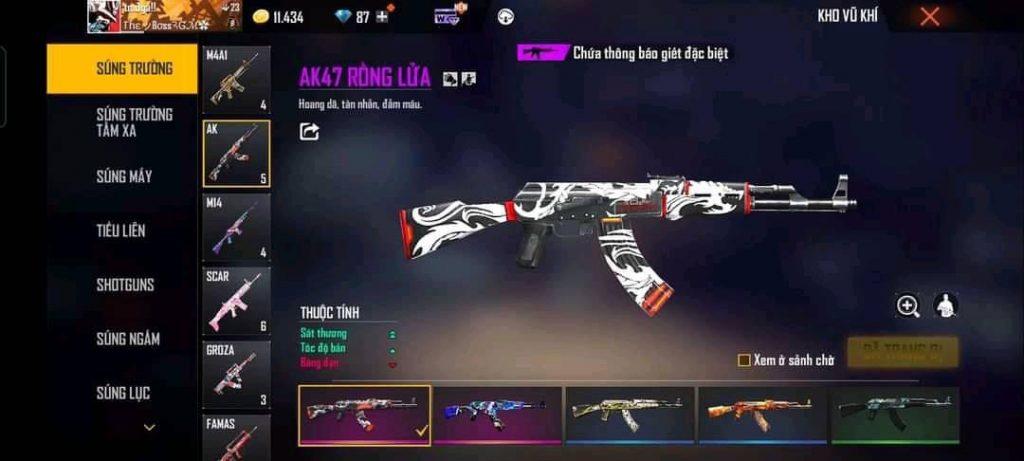Select the M14 weapon tile
The height and width of the screenshot is (461, 1024).
click(x=236, y=227)
